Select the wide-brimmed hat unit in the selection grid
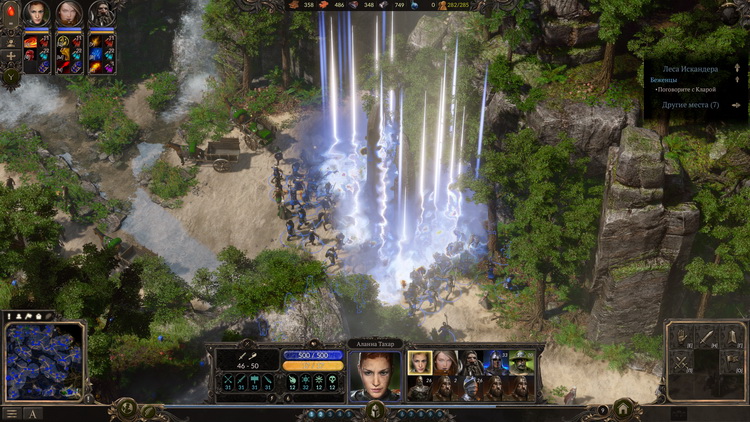 [523, 362]
